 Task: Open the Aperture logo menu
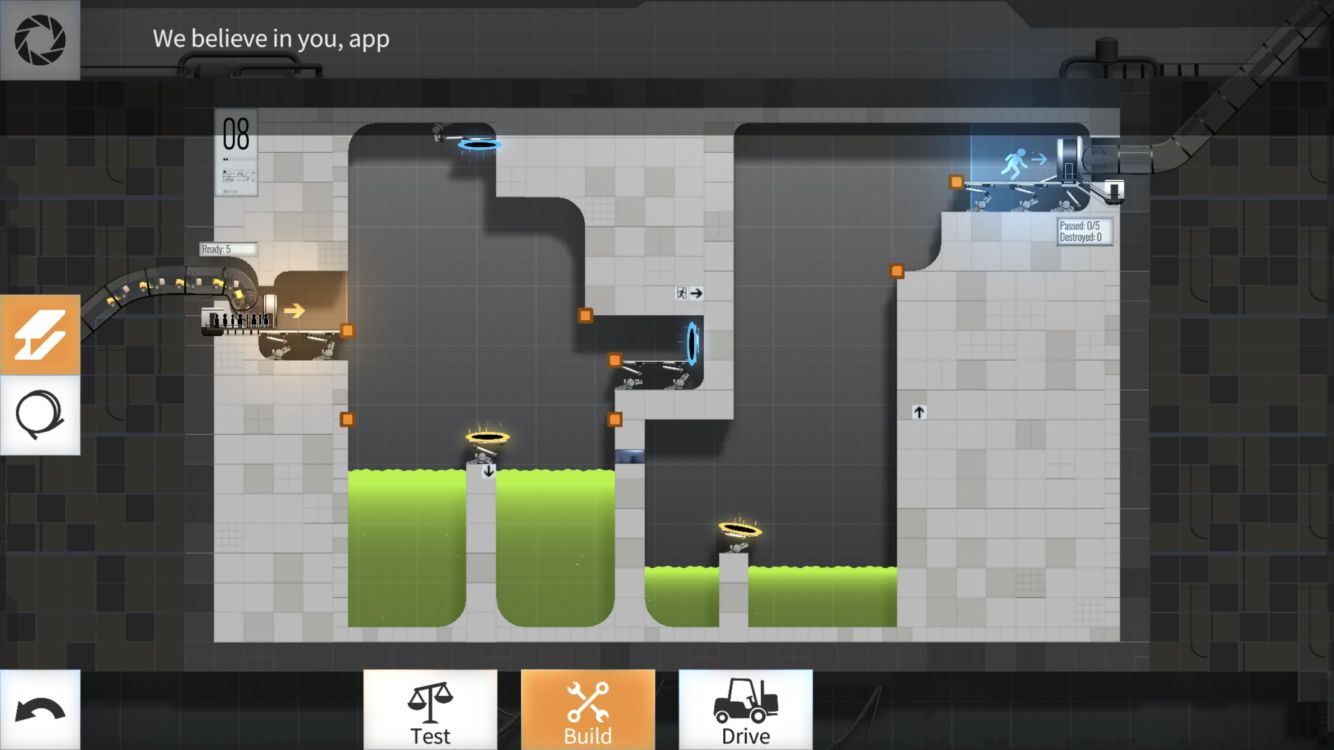40,40
